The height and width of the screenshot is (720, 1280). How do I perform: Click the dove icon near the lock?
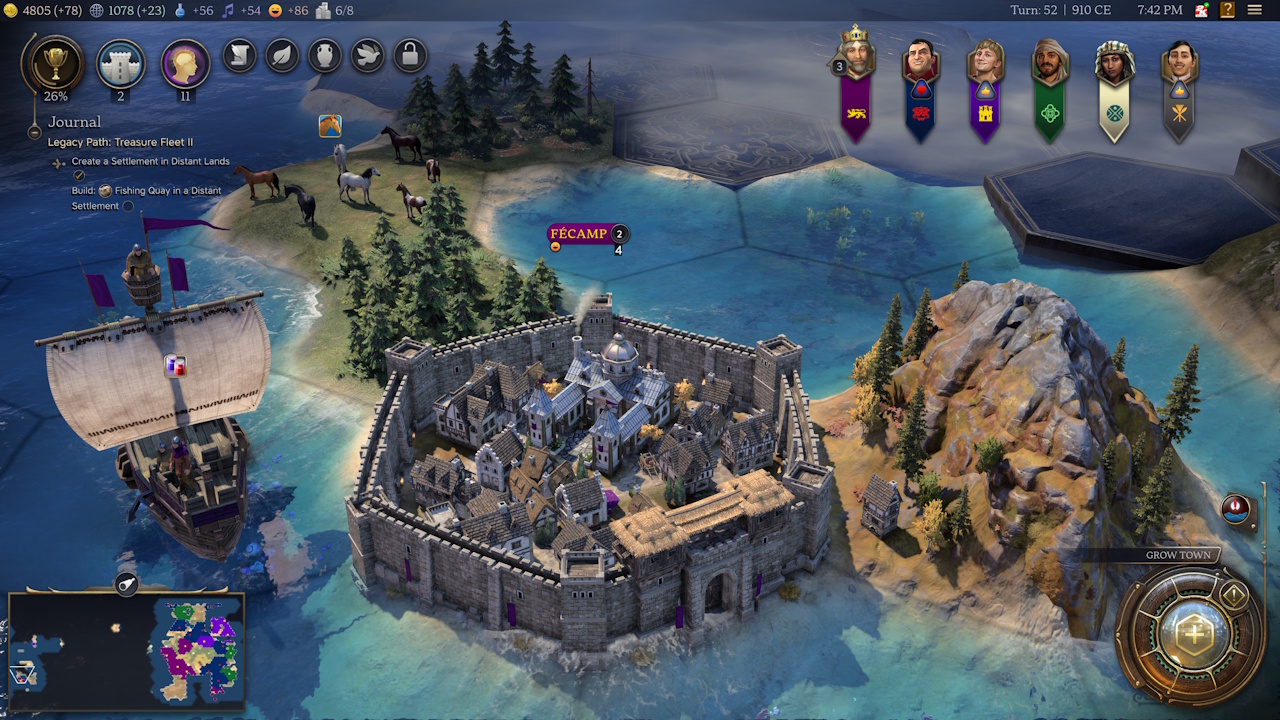pos(366,56)
